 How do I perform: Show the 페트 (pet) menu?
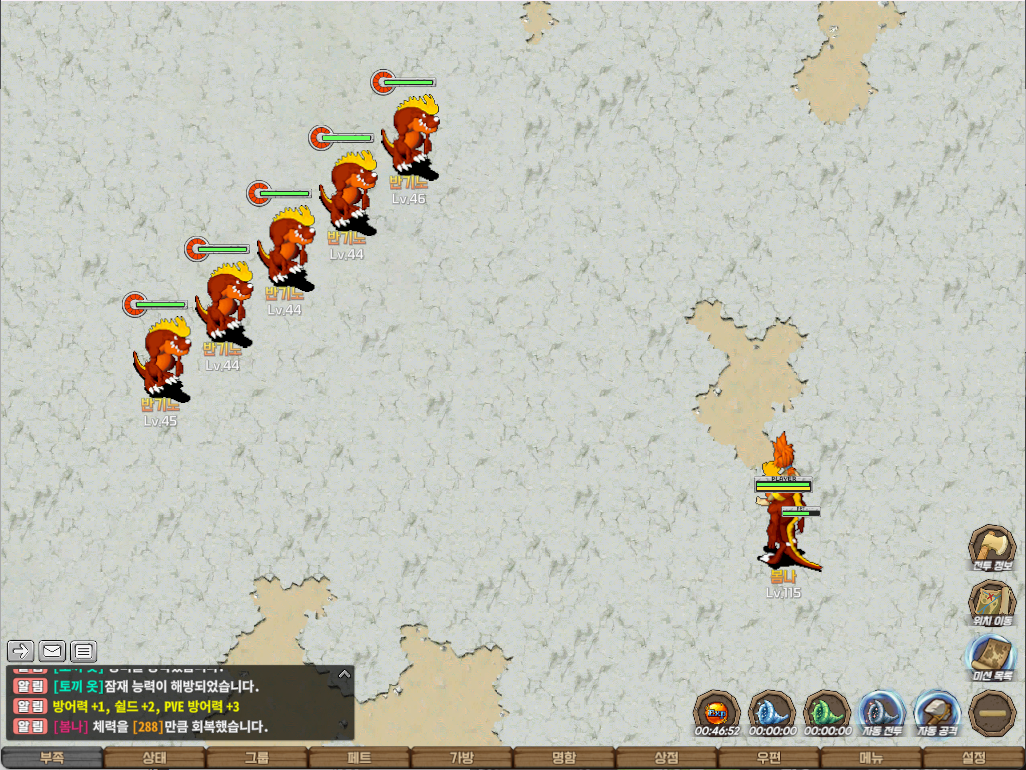point(359,758)
